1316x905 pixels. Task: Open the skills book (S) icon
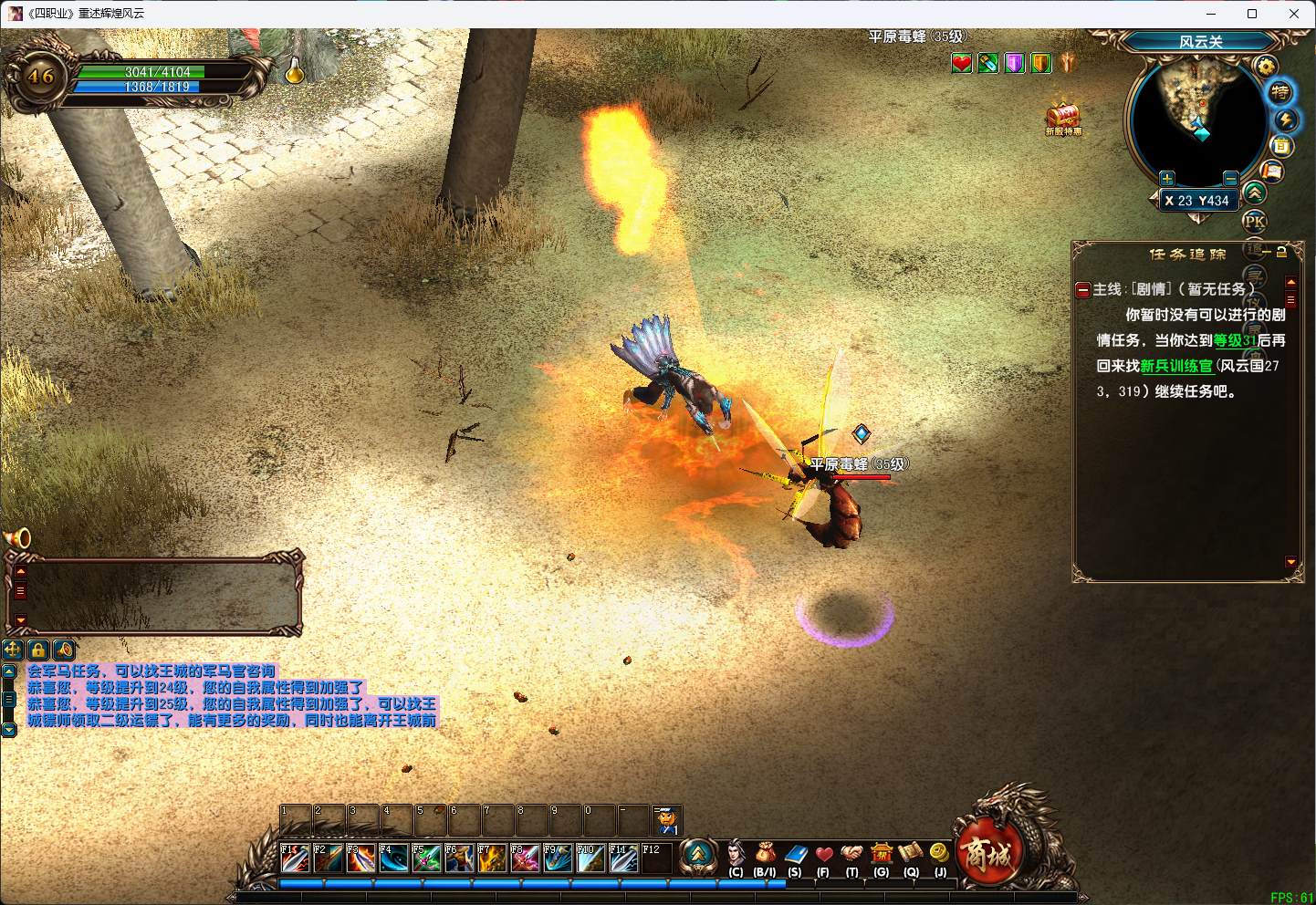coord(795,856)
